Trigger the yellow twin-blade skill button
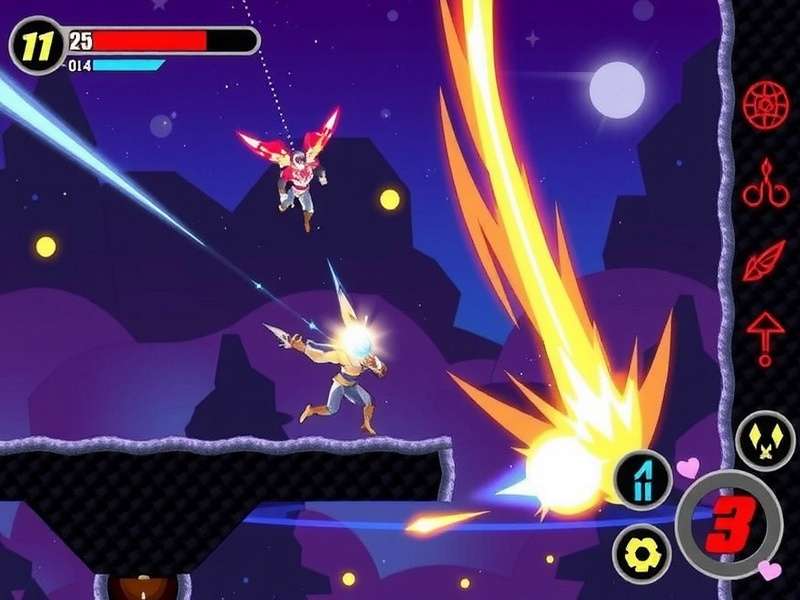The width and height of the screenshot is (800, 600). pos(765,442)
